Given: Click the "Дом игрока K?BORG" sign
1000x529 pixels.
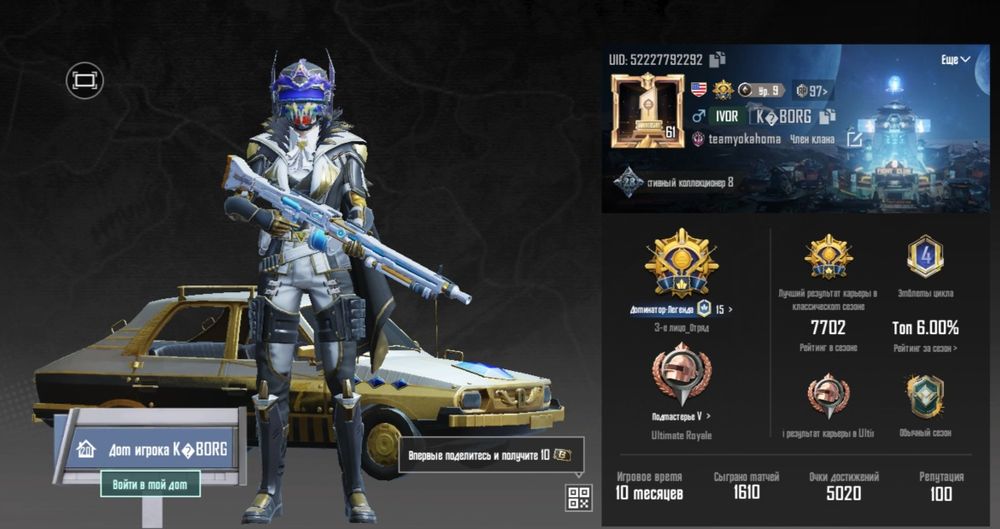Looking at the screenshot, I should [x=150, y=447].
